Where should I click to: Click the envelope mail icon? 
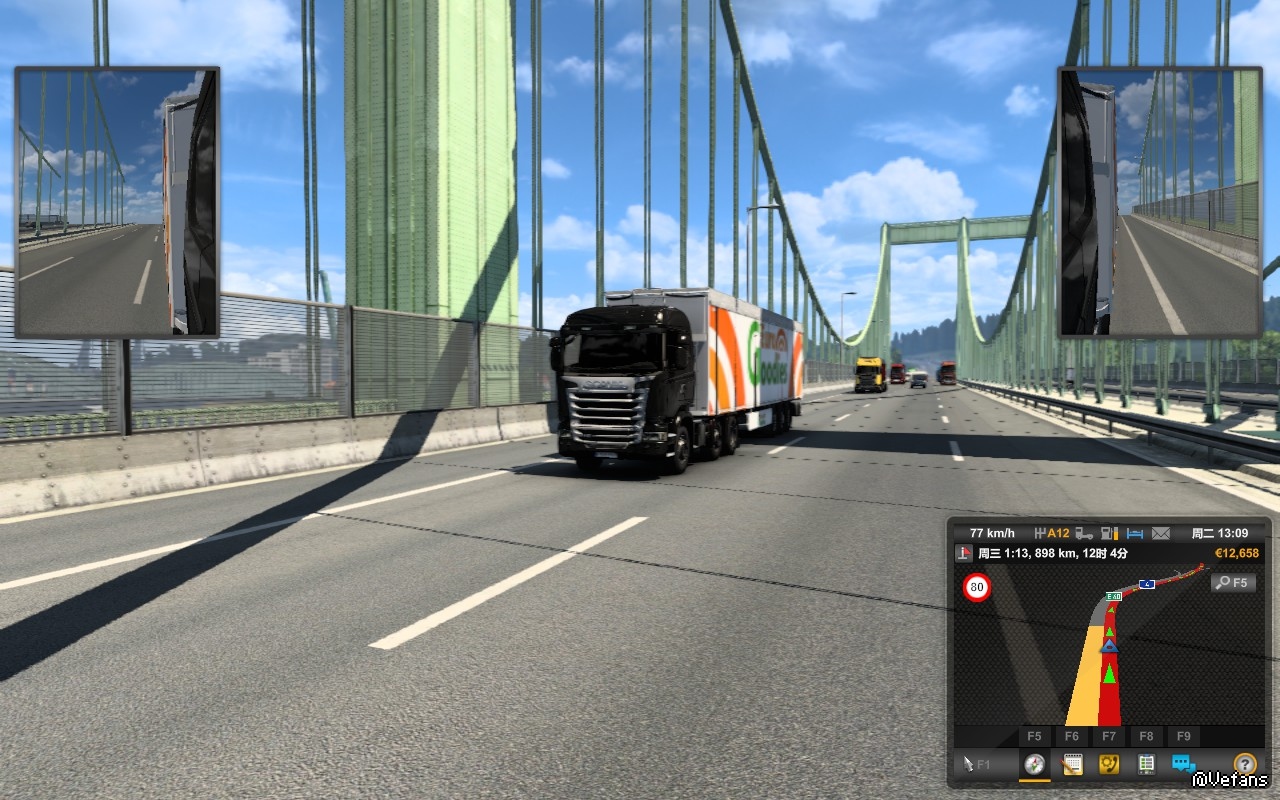1161,533
